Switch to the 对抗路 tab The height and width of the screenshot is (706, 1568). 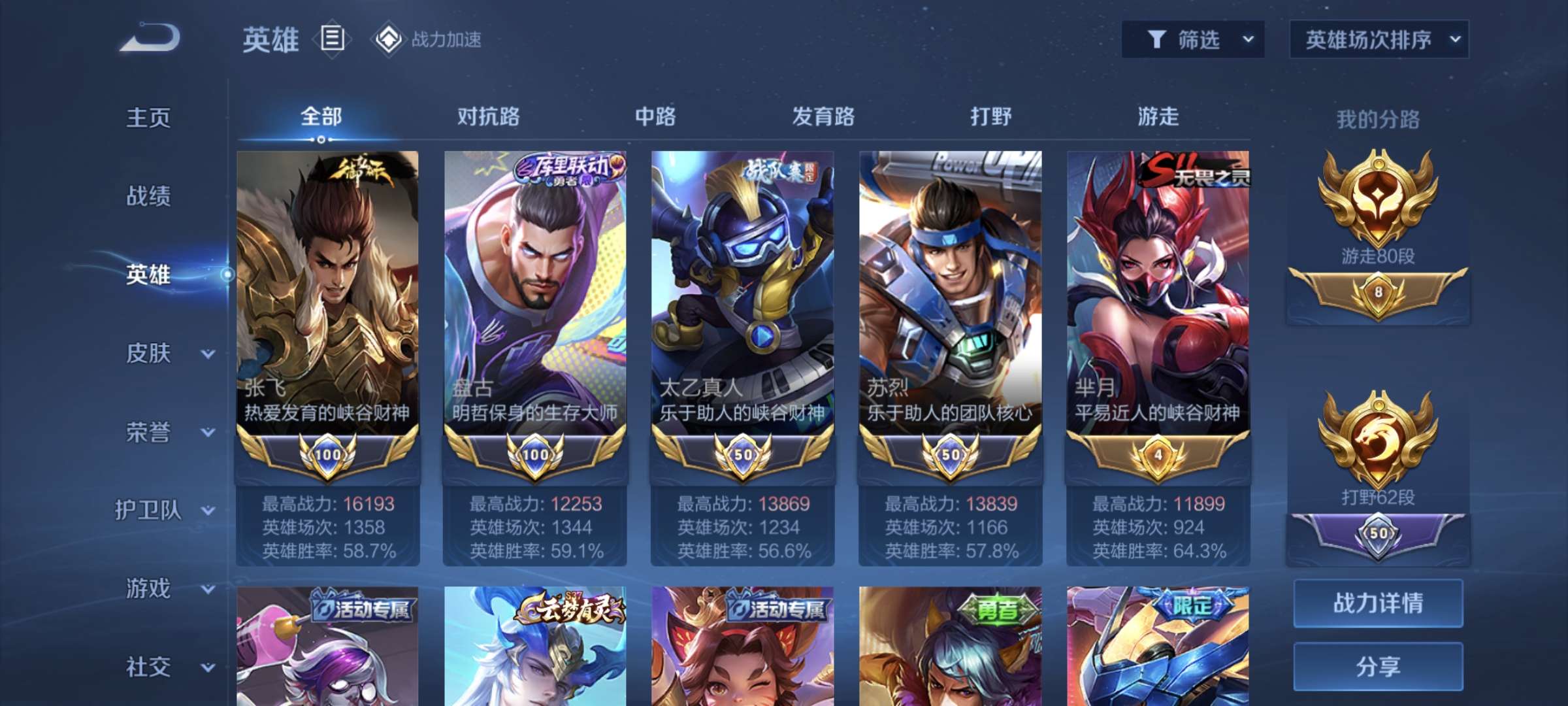488,117
